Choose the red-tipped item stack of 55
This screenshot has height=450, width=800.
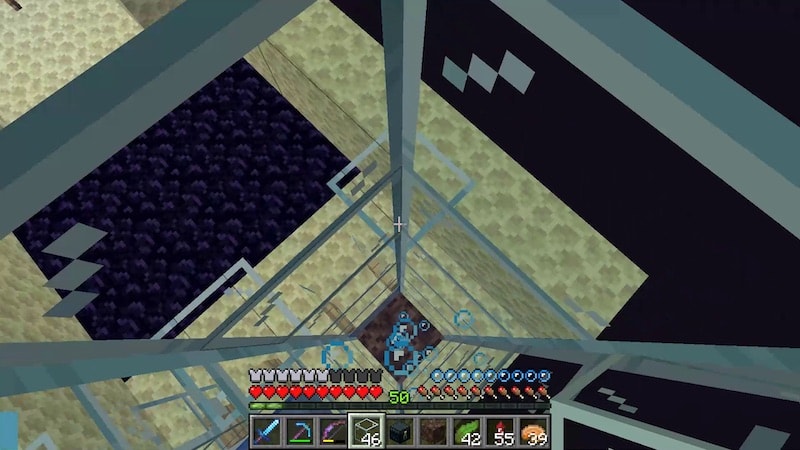tap(502, 432)
